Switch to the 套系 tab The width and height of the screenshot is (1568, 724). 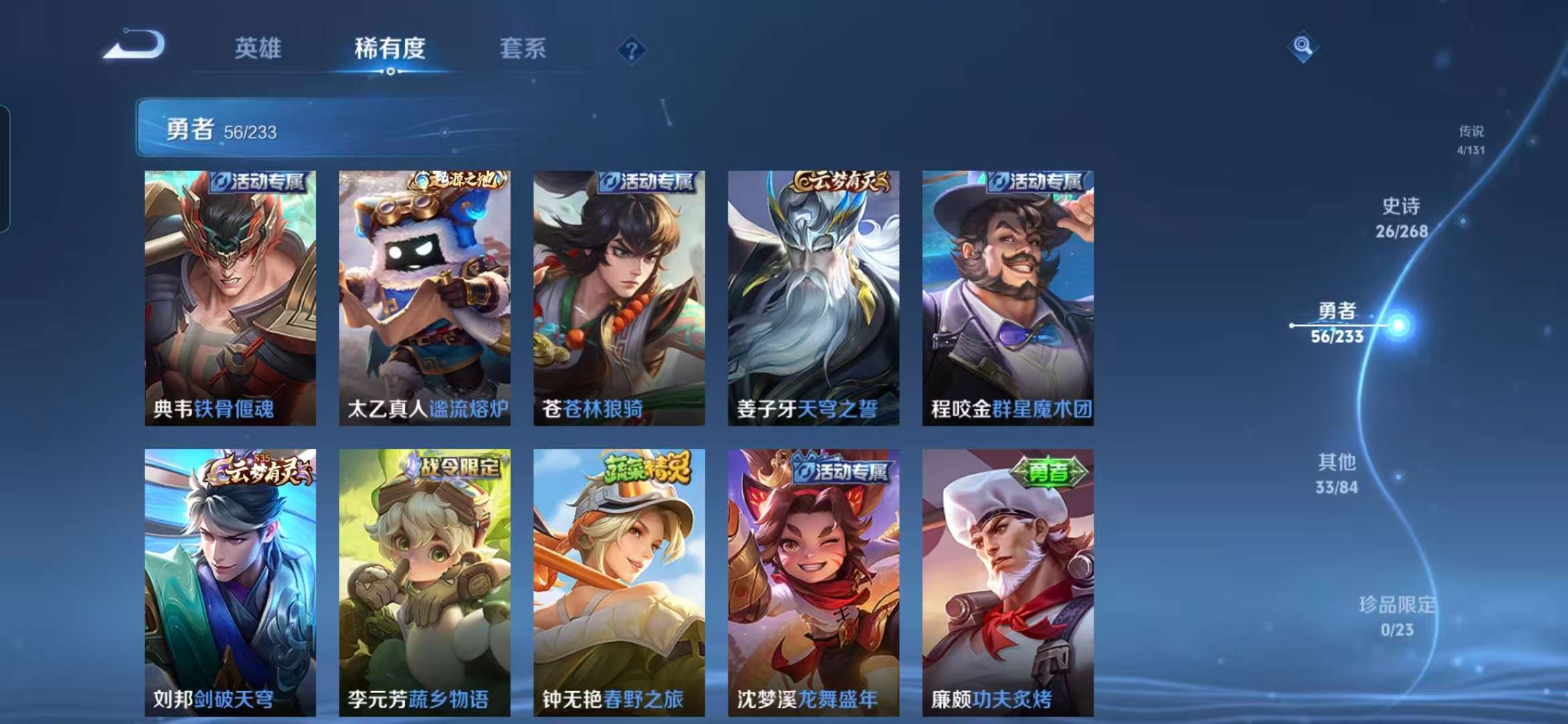tap(522, 50)
